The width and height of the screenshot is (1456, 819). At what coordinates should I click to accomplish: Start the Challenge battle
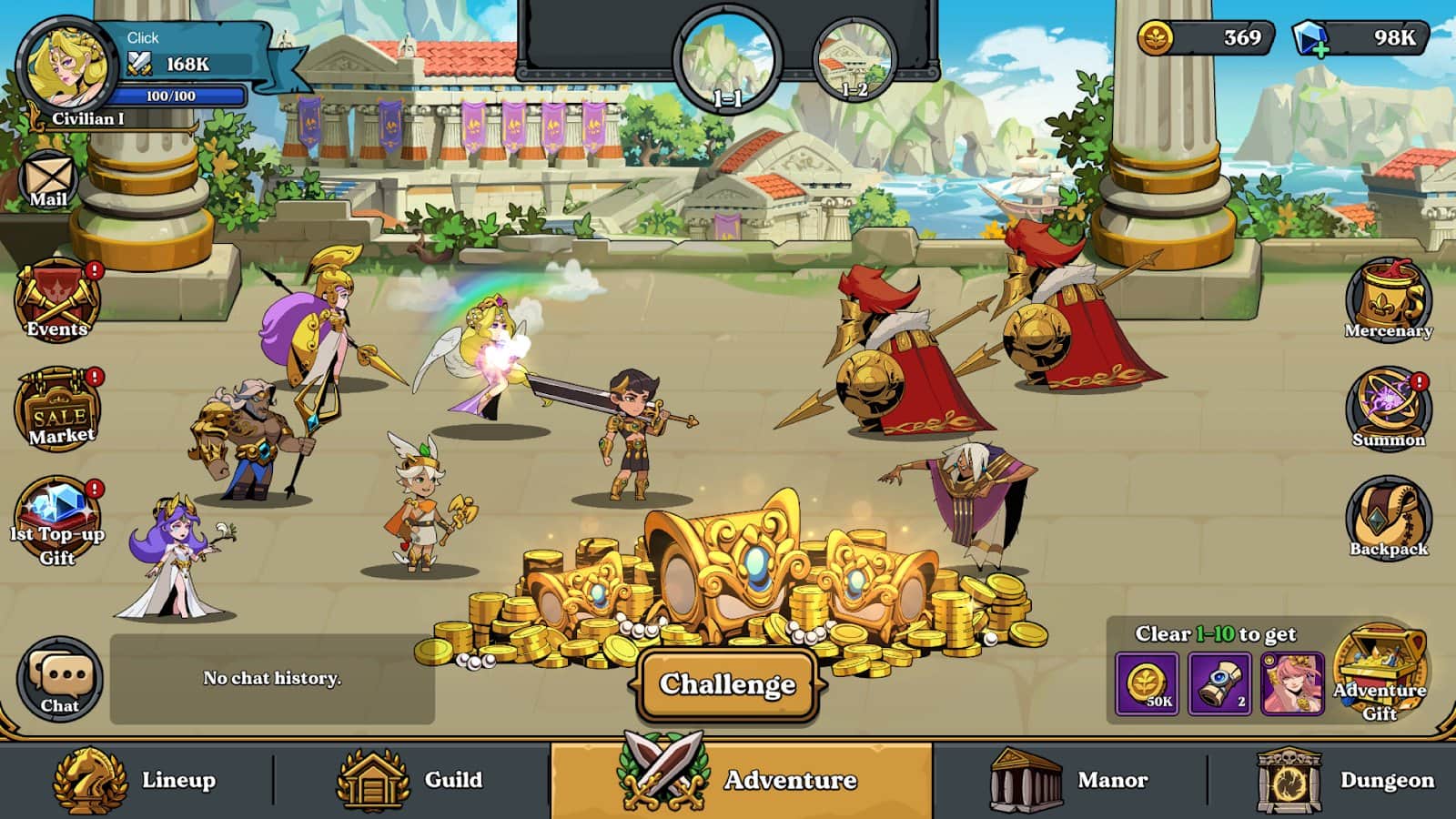pos(727,684)
